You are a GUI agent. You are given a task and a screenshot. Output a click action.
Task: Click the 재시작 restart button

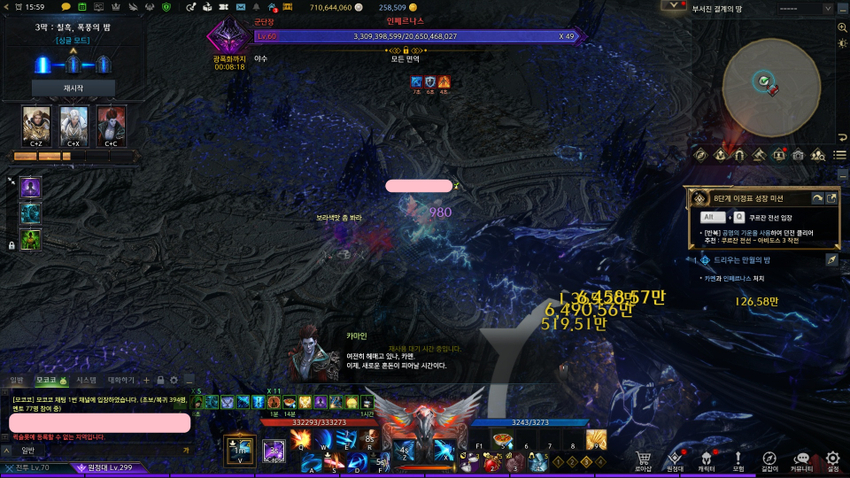pos(73,88)
